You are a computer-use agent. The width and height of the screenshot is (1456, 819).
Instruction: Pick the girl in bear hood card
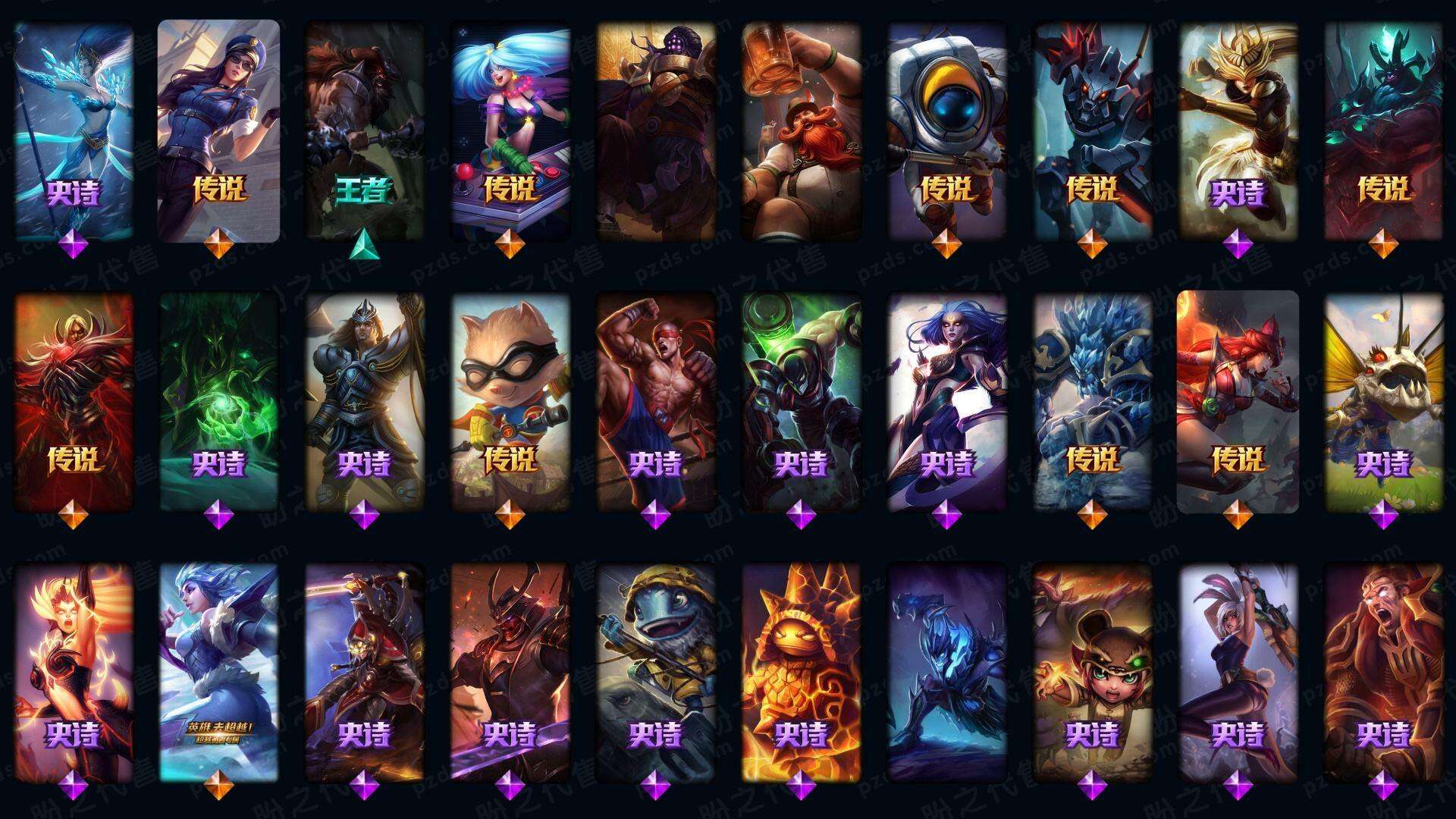pos(1092,671)
